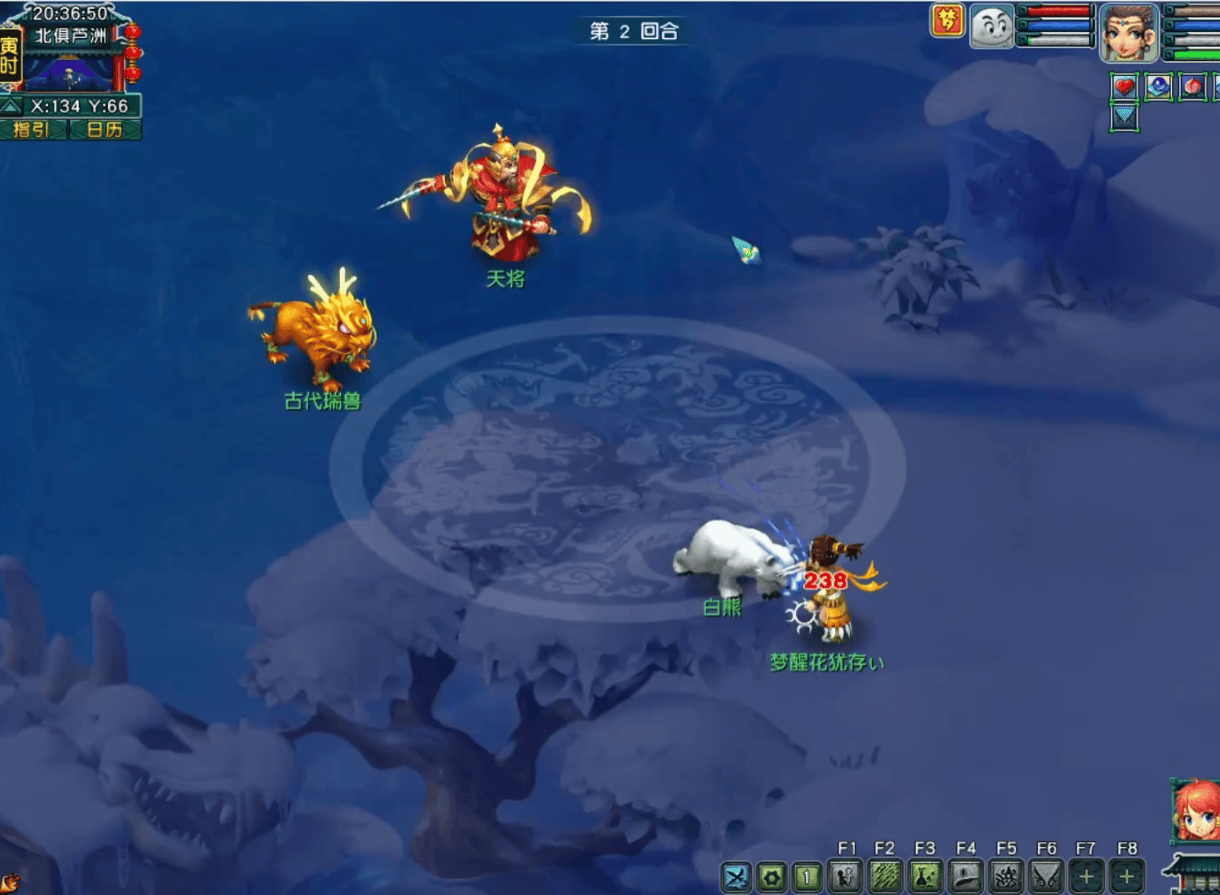
Task: Collapse the minimap with the triangle arrow
Action: click(x=11, y=106)
